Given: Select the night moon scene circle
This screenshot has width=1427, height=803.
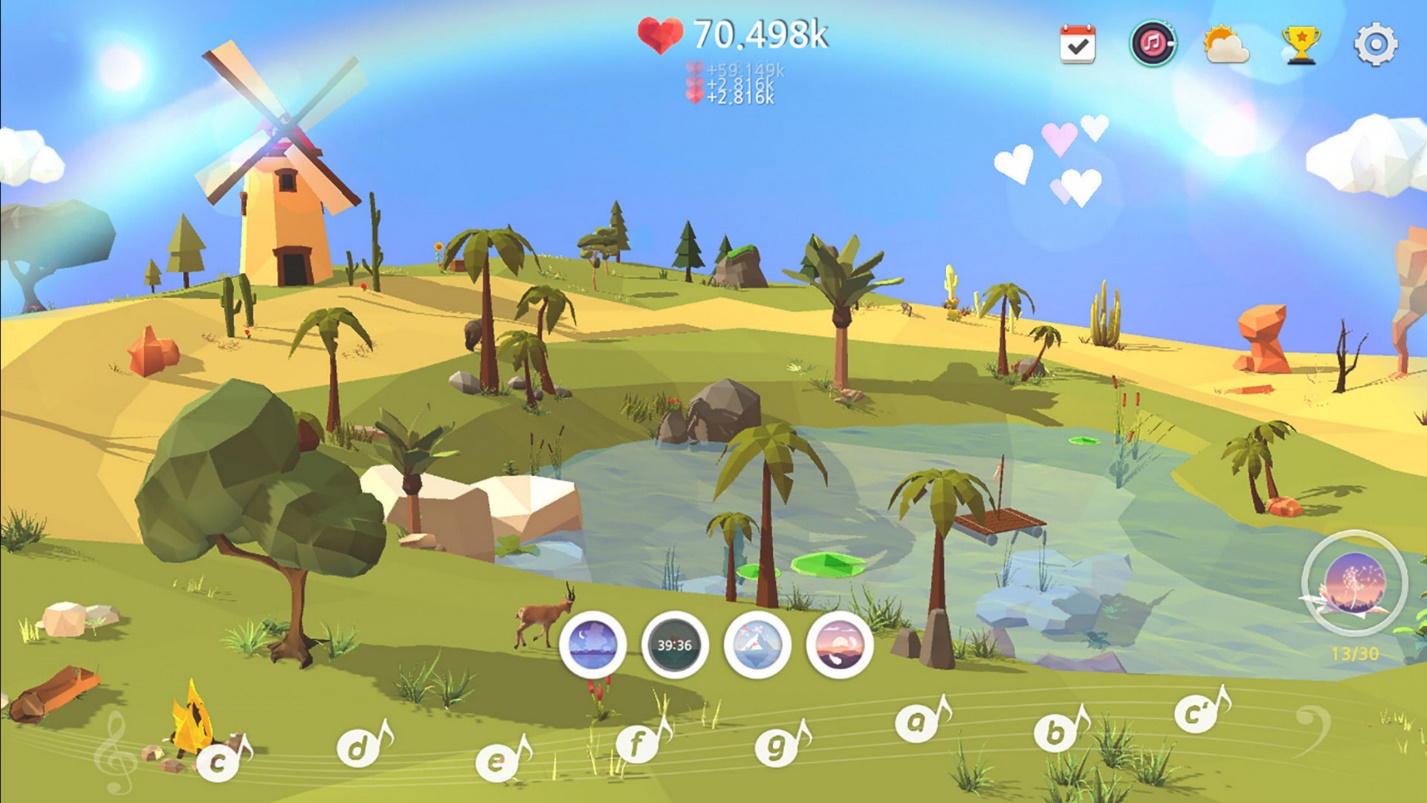Looking at the screenshot, I should coord(593,645).
